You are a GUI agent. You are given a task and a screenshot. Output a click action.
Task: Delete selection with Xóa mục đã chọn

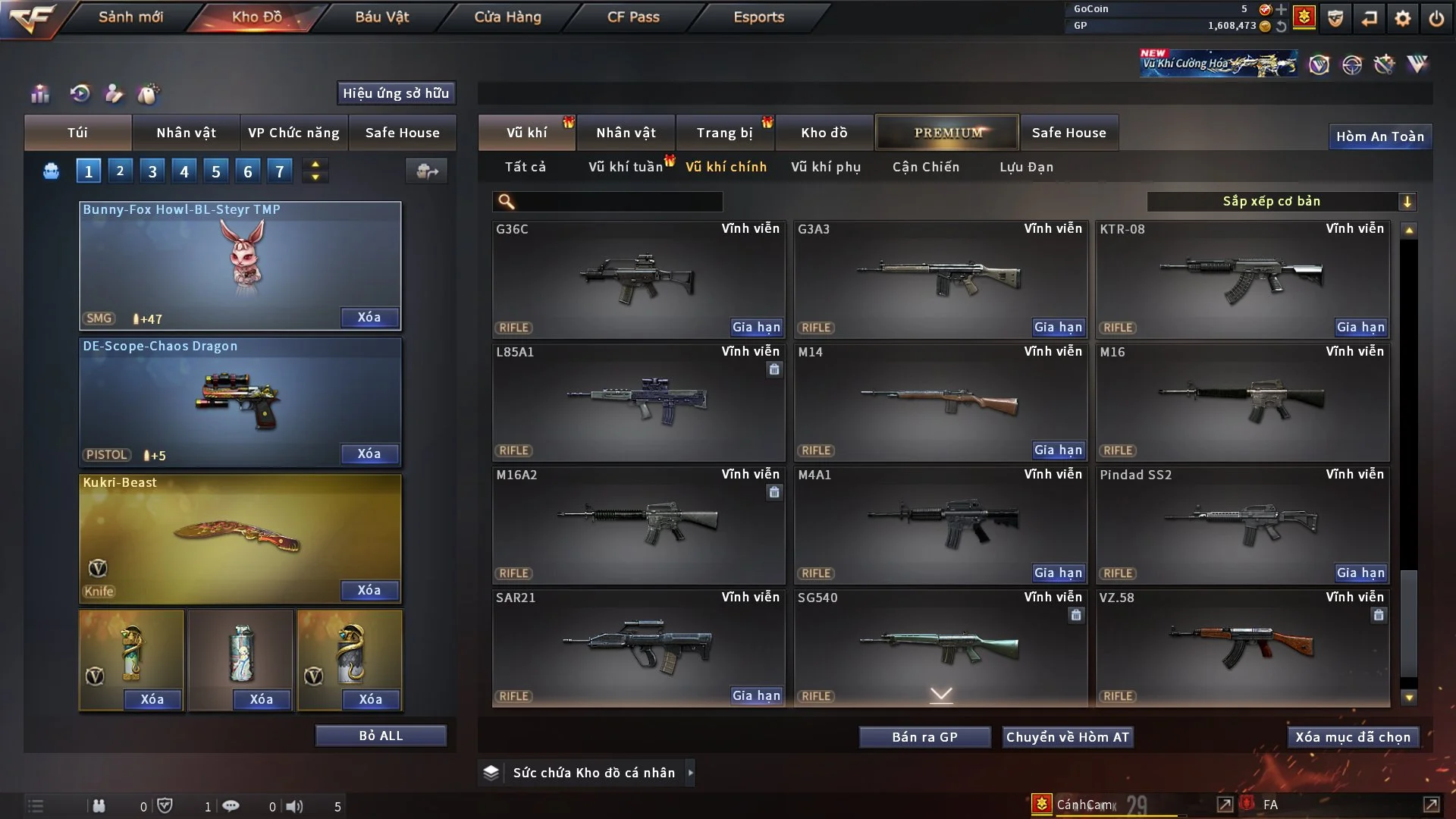(1352, 737)
